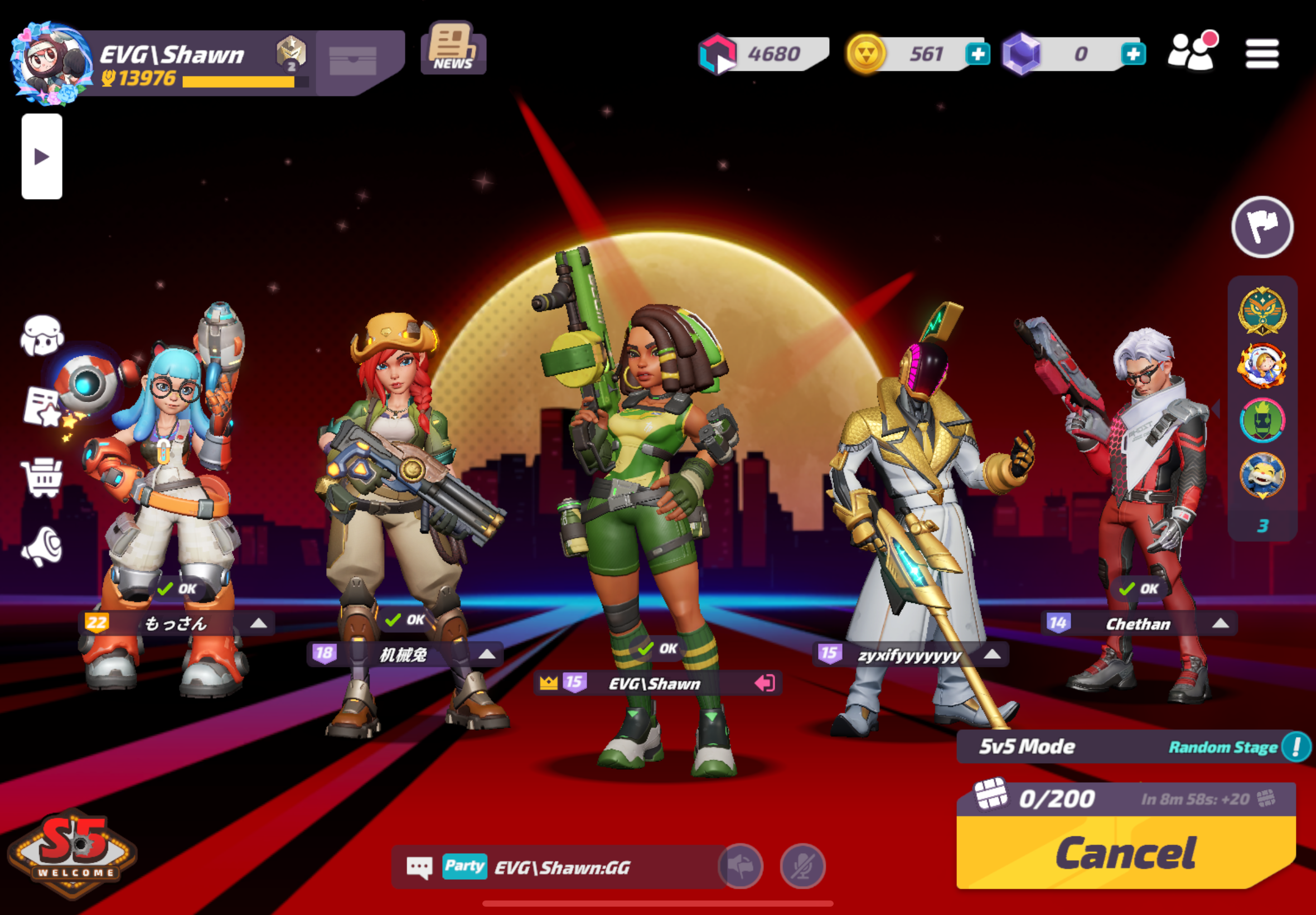Open the S5 Welcome season badge
The image size is (1316, 915).
(x=72, y=853)
